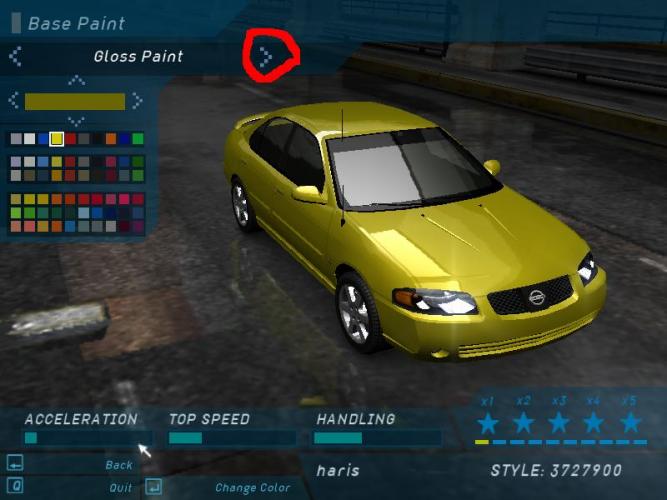
Task: Select the highlighted yellow paint swatch
Action: click(57, 139)
